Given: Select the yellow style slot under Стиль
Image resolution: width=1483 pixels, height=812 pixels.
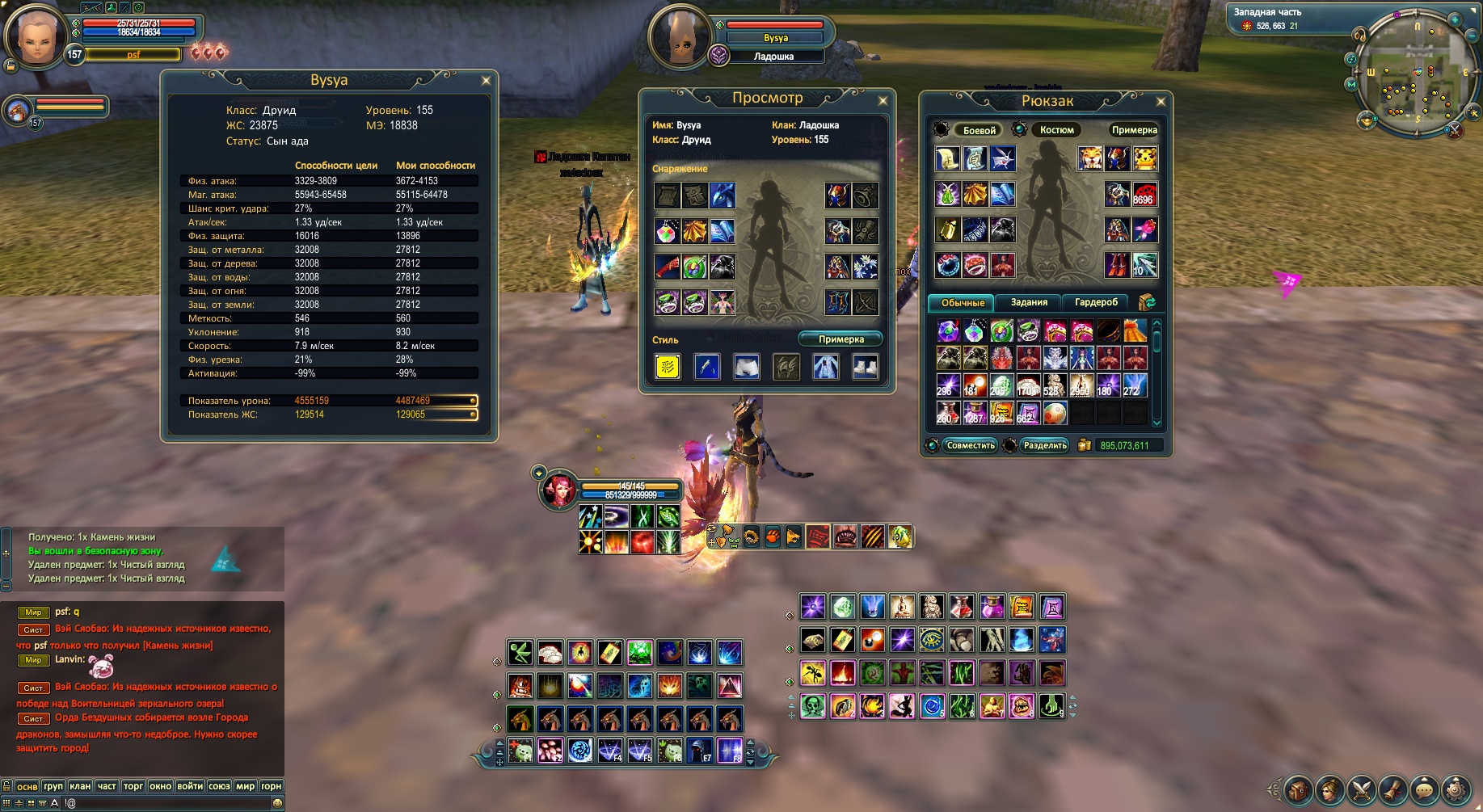Looking at the screenshot, I should click(668, 367).
